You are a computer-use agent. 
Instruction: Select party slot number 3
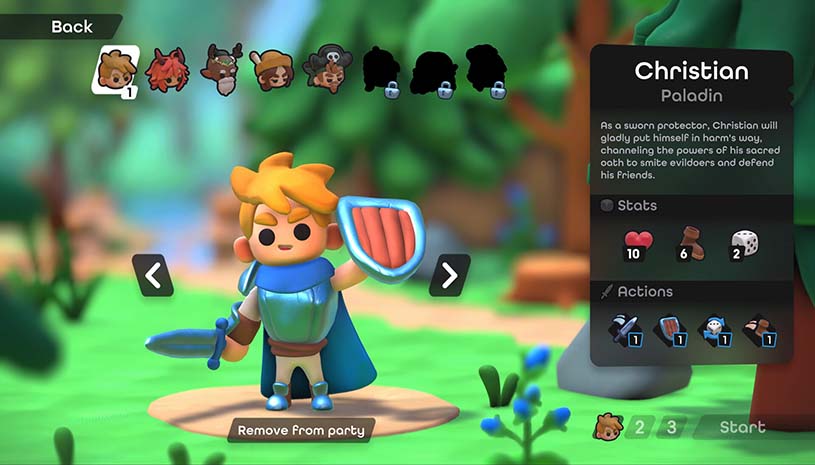click(x=672, y=427)
